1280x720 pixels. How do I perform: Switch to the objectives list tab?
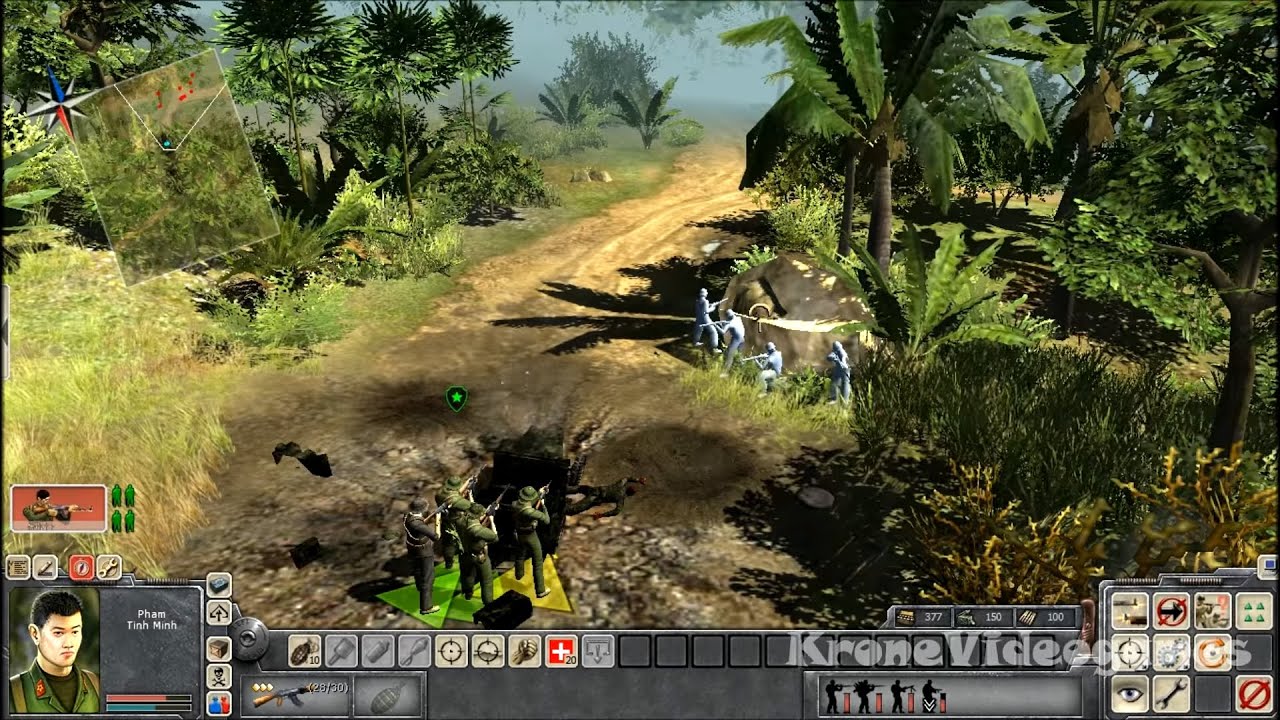[x=18, y=567]
